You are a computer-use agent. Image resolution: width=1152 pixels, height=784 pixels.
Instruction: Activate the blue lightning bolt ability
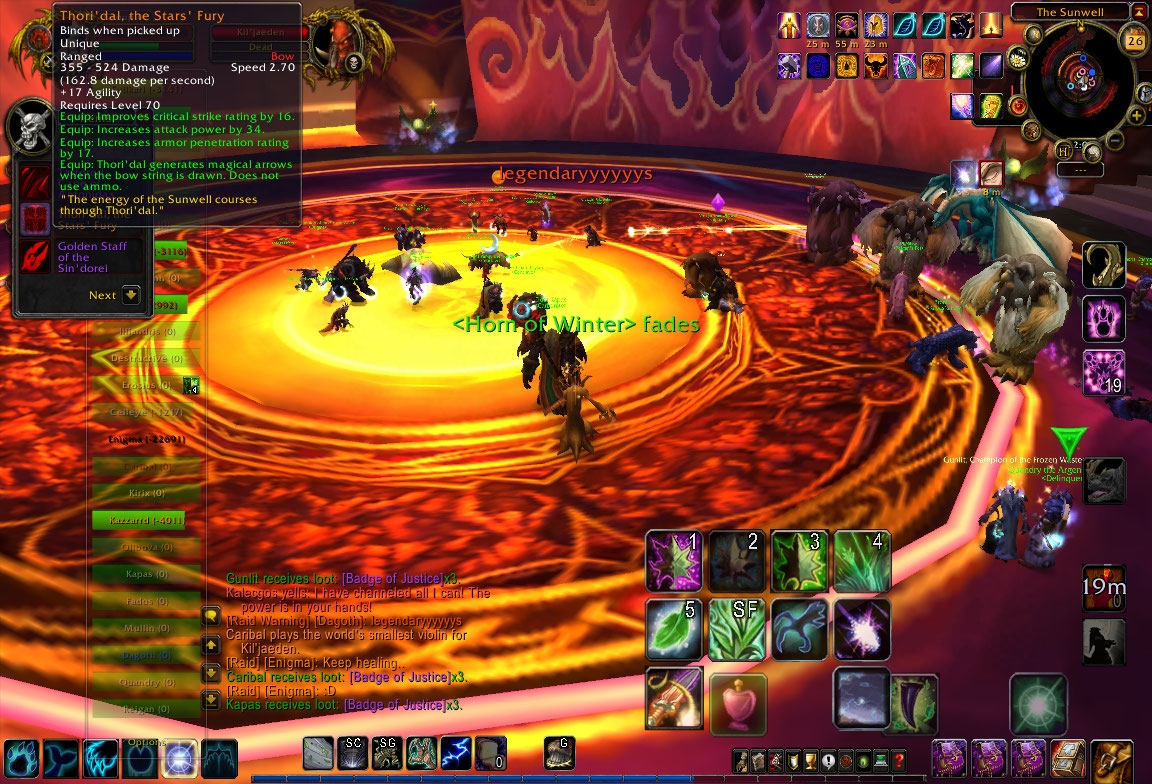456,752
